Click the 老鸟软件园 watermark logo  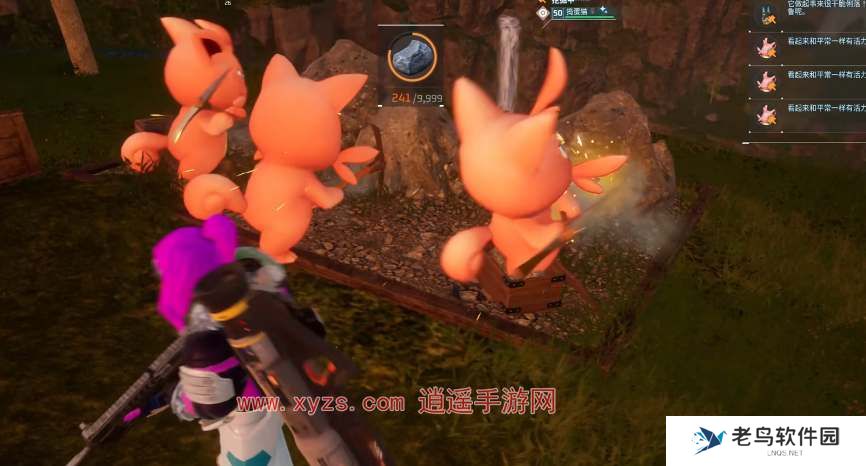tap(766, 440)
